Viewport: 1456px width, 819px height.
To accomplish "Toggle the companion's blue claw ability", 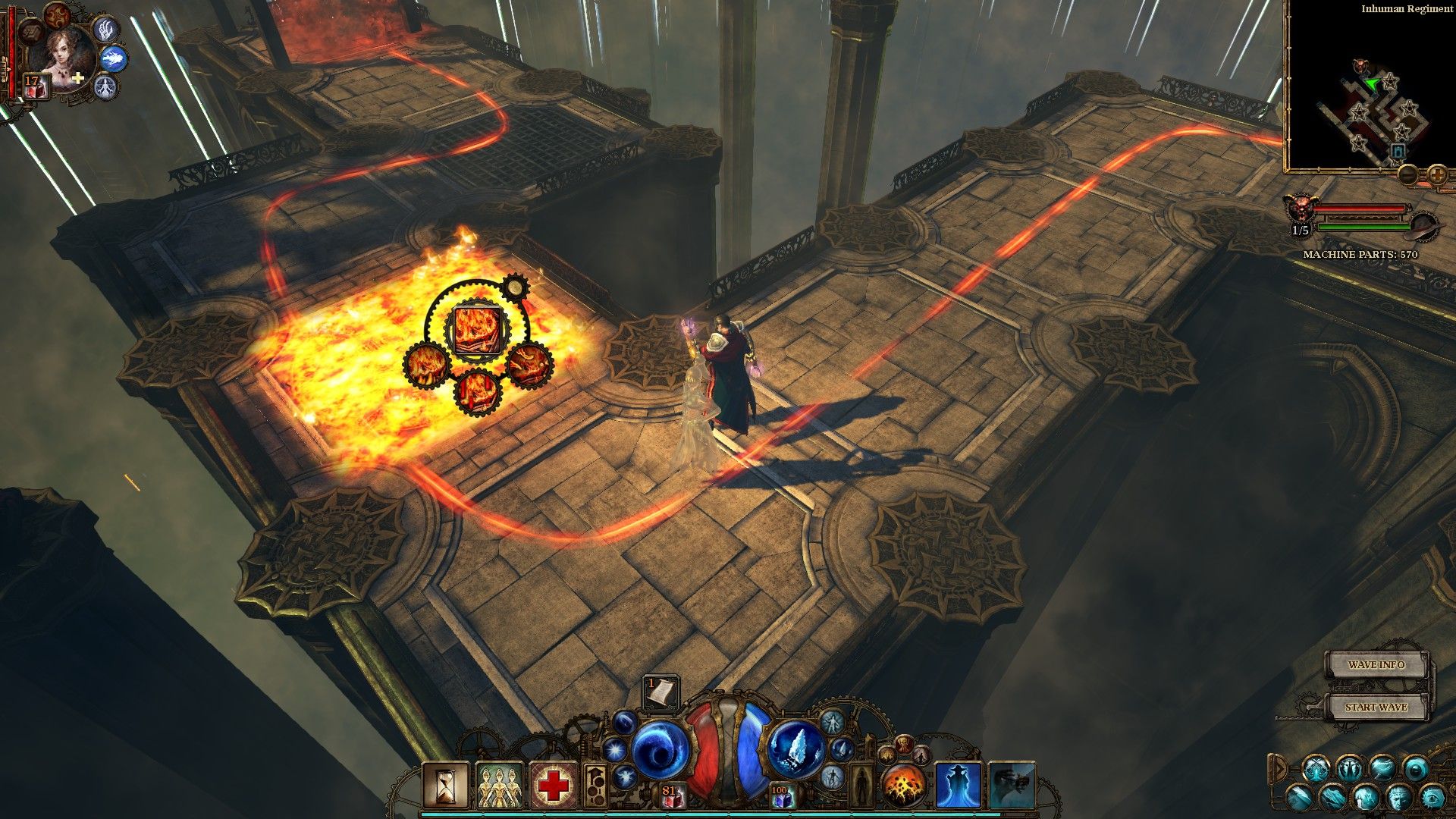I will click(107, 30).
